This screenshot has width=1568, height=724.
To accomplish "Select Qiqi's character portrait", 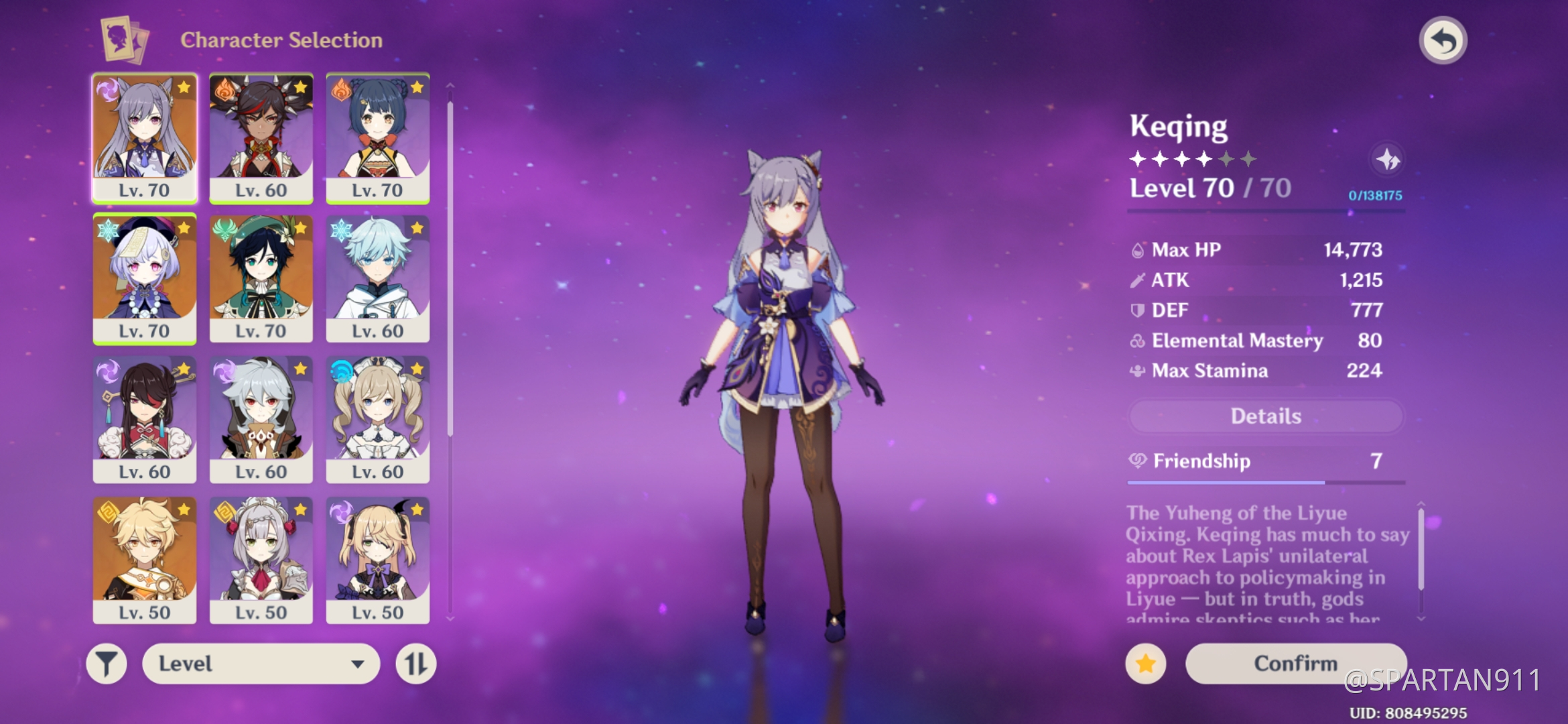I will [145, 278].
